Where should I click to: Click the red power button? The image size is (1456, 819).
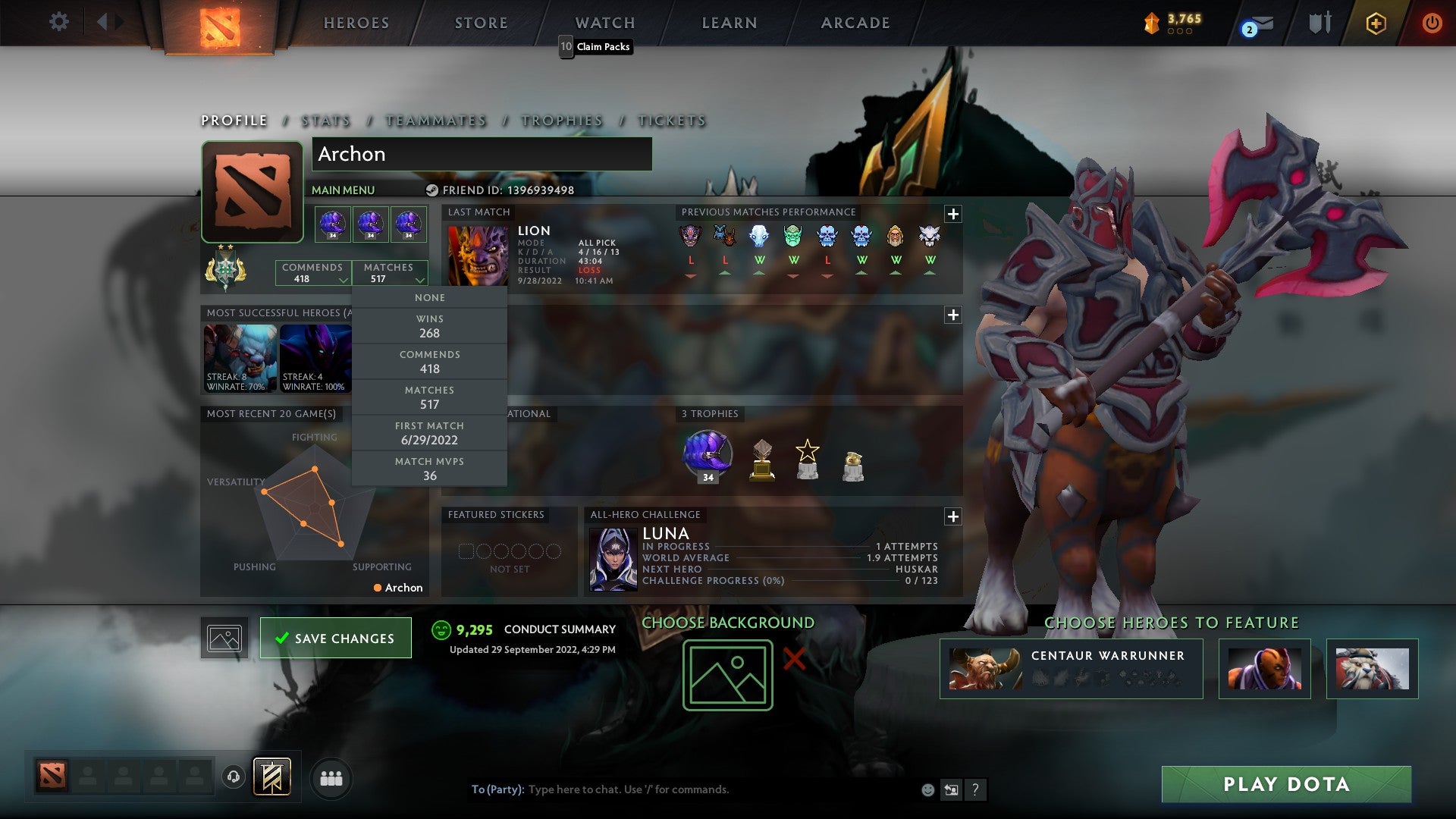pos(1432,23)
